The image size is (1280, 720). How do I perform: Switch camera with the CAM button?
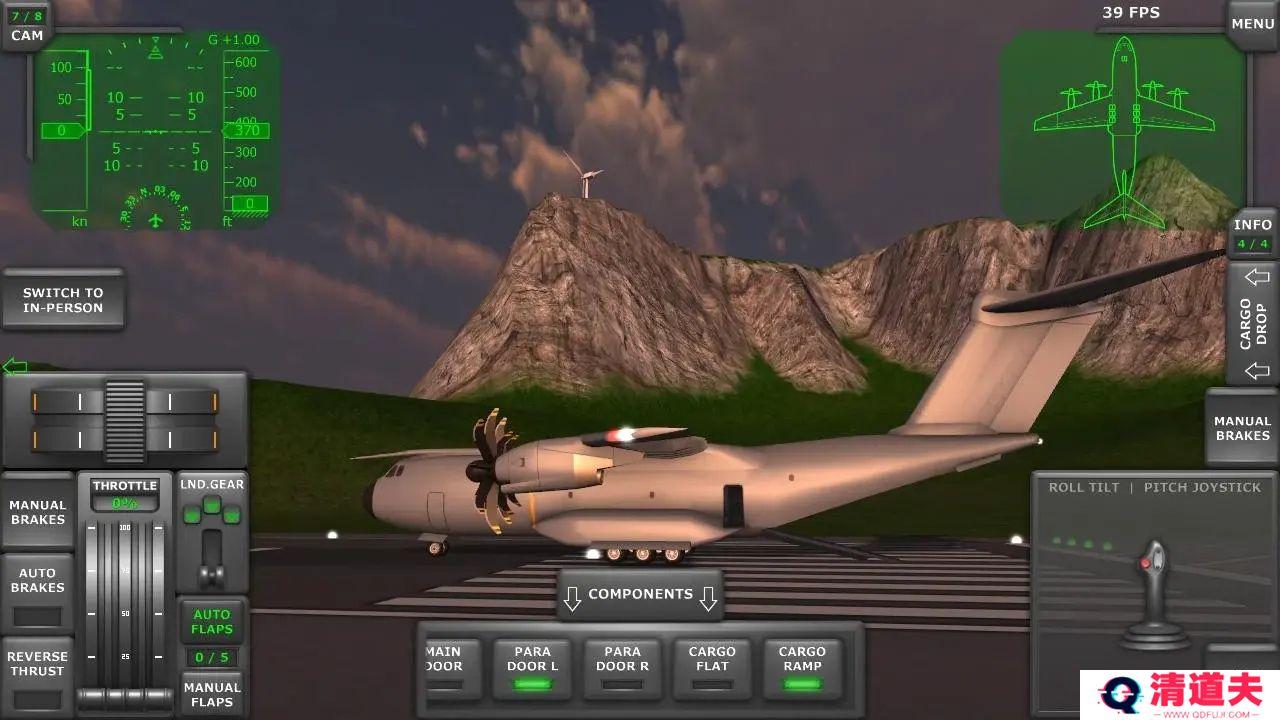pos(27,27)
